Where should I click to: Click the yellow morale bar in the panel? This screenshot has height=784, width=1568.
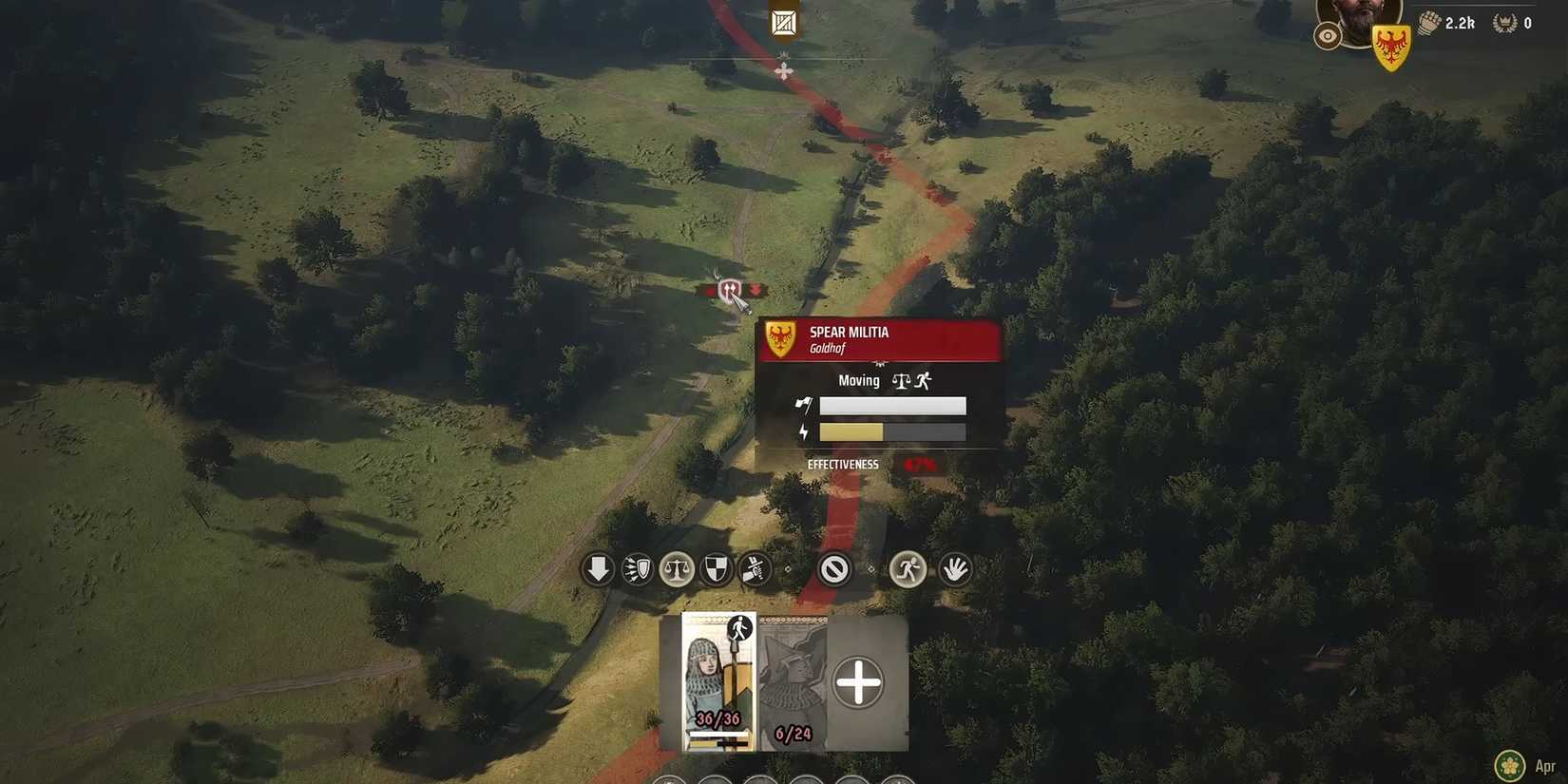(851, 432)
